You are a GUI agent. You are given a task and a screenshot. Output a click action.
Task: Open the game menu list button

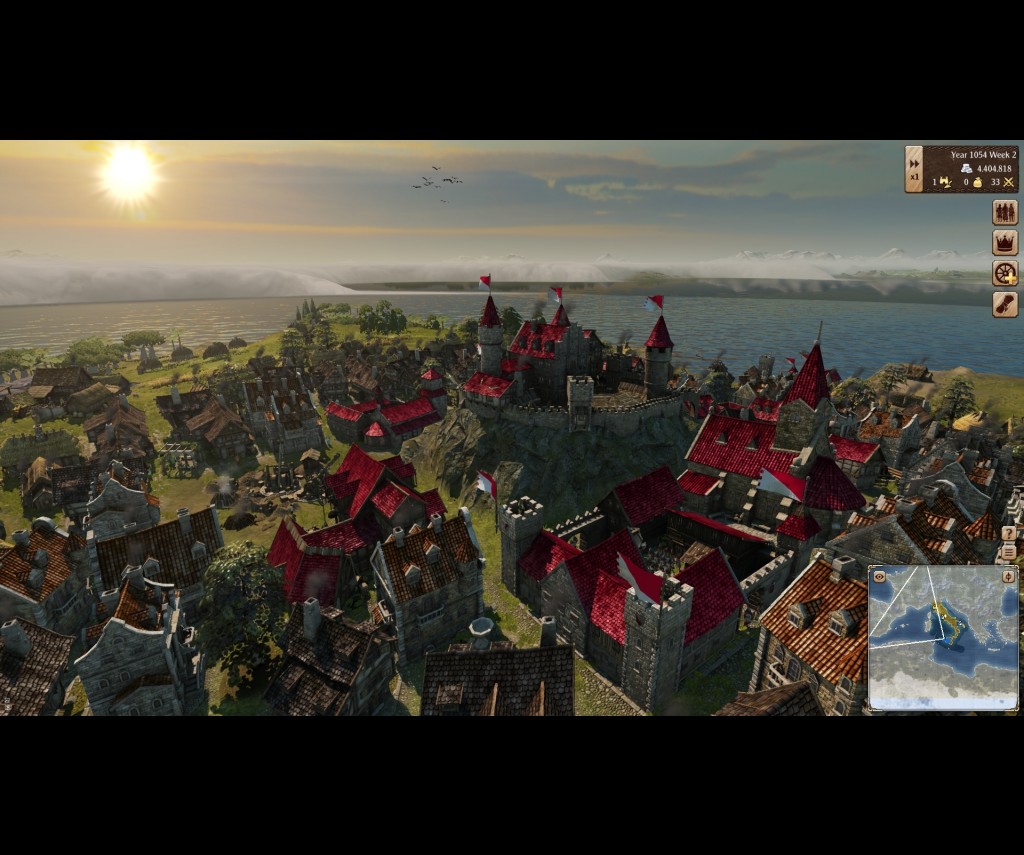pyautogui.click(x=1008, y=552)
